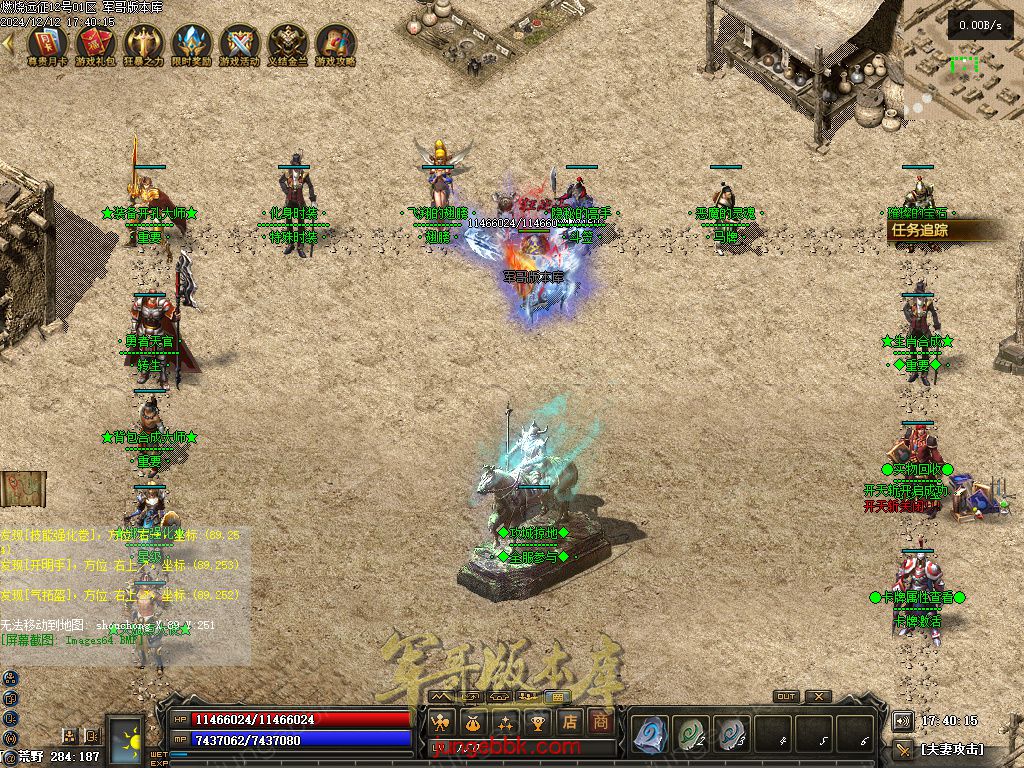1024x768 pixels.
Task: Use the green swirl stone in slot 2
Action: pyautogui.click(x=690, y=734)
